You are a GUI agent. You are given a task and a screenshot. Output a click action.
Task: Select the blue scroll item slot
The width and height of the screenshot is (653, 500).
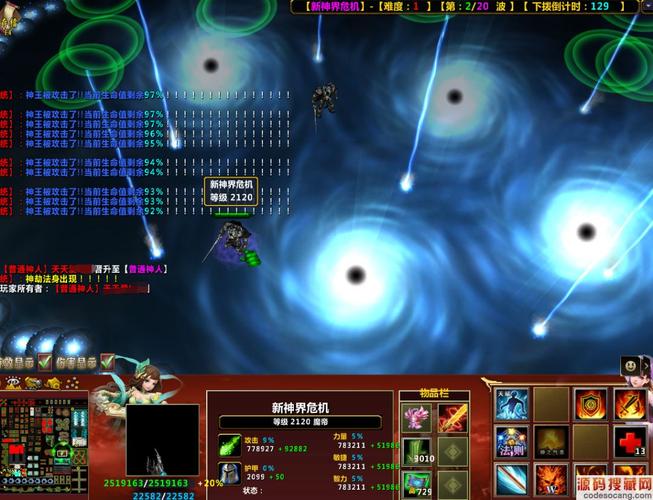416,484
